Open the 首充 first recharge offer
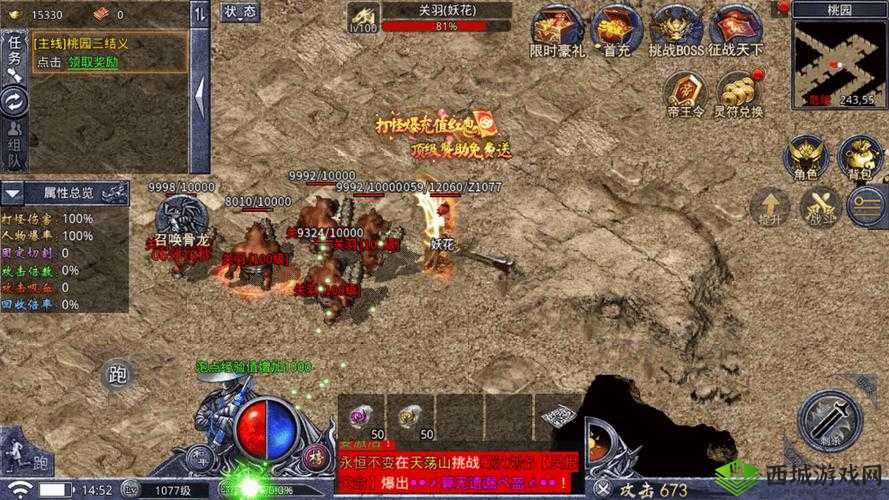Viewport: 889px width, 500px height. coord(616,27)
